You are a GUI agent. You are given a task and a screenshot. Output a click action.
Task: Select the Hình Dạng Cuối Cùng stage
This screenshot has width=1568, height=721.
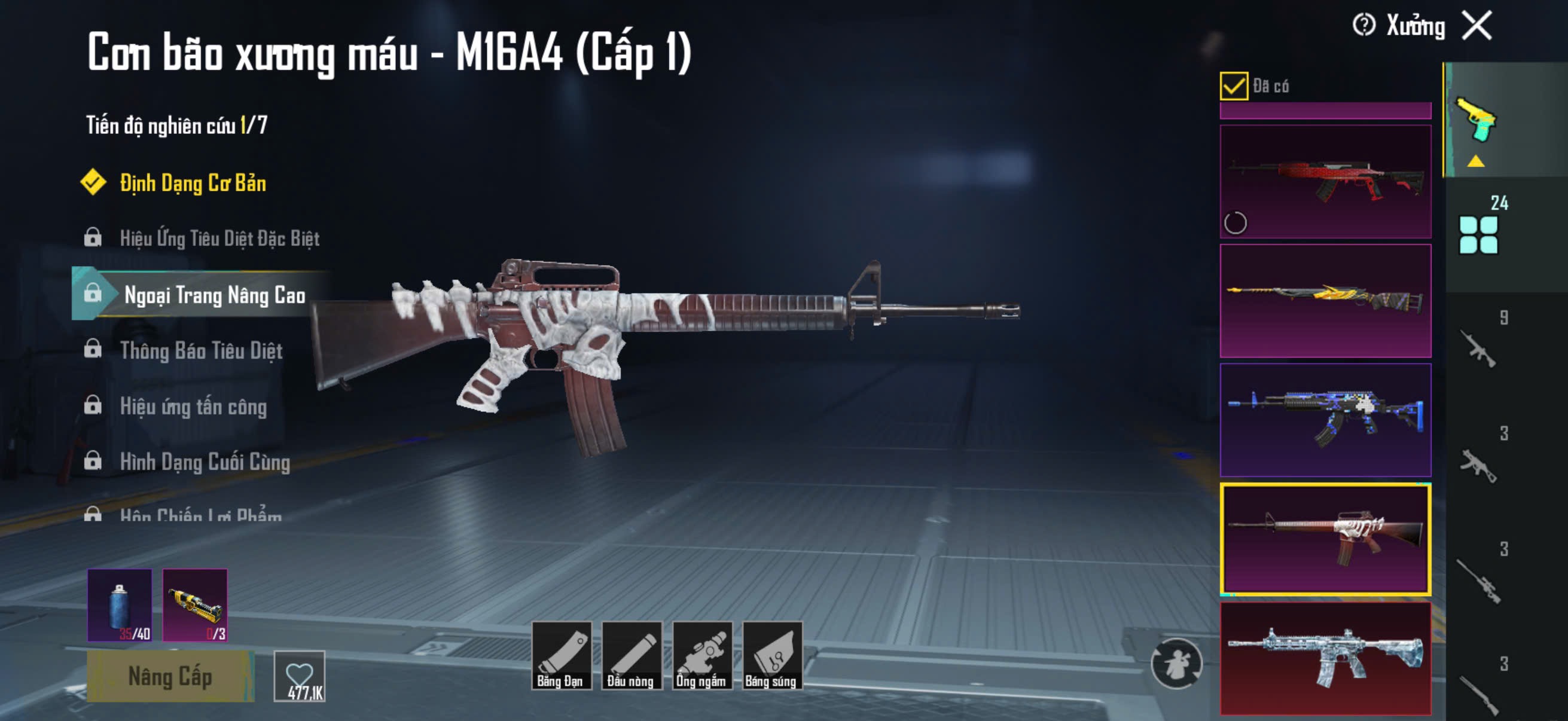coord(205,462)
